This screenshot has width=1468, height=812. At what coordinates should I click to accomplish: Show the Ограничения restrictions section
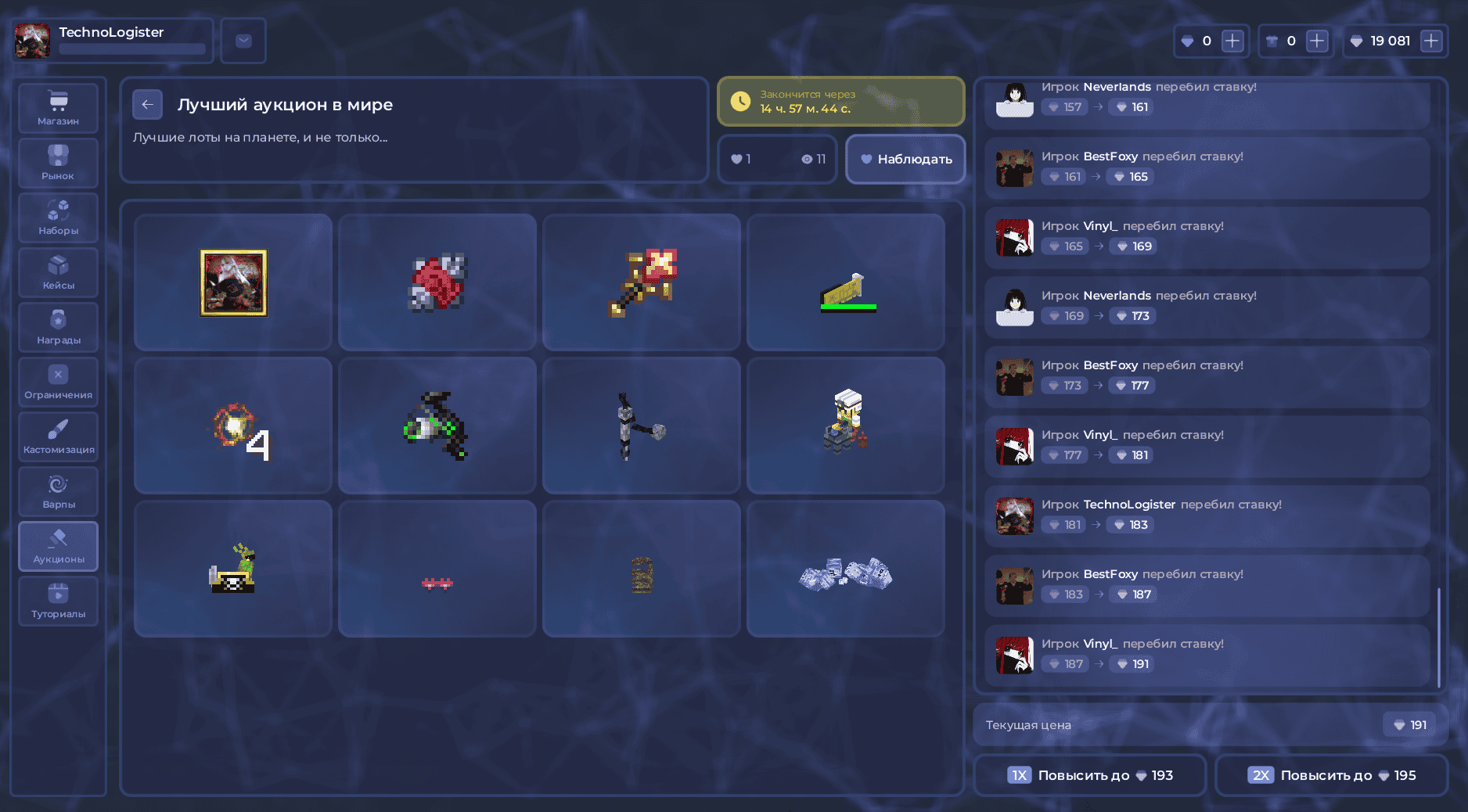[x=59, y=382]
